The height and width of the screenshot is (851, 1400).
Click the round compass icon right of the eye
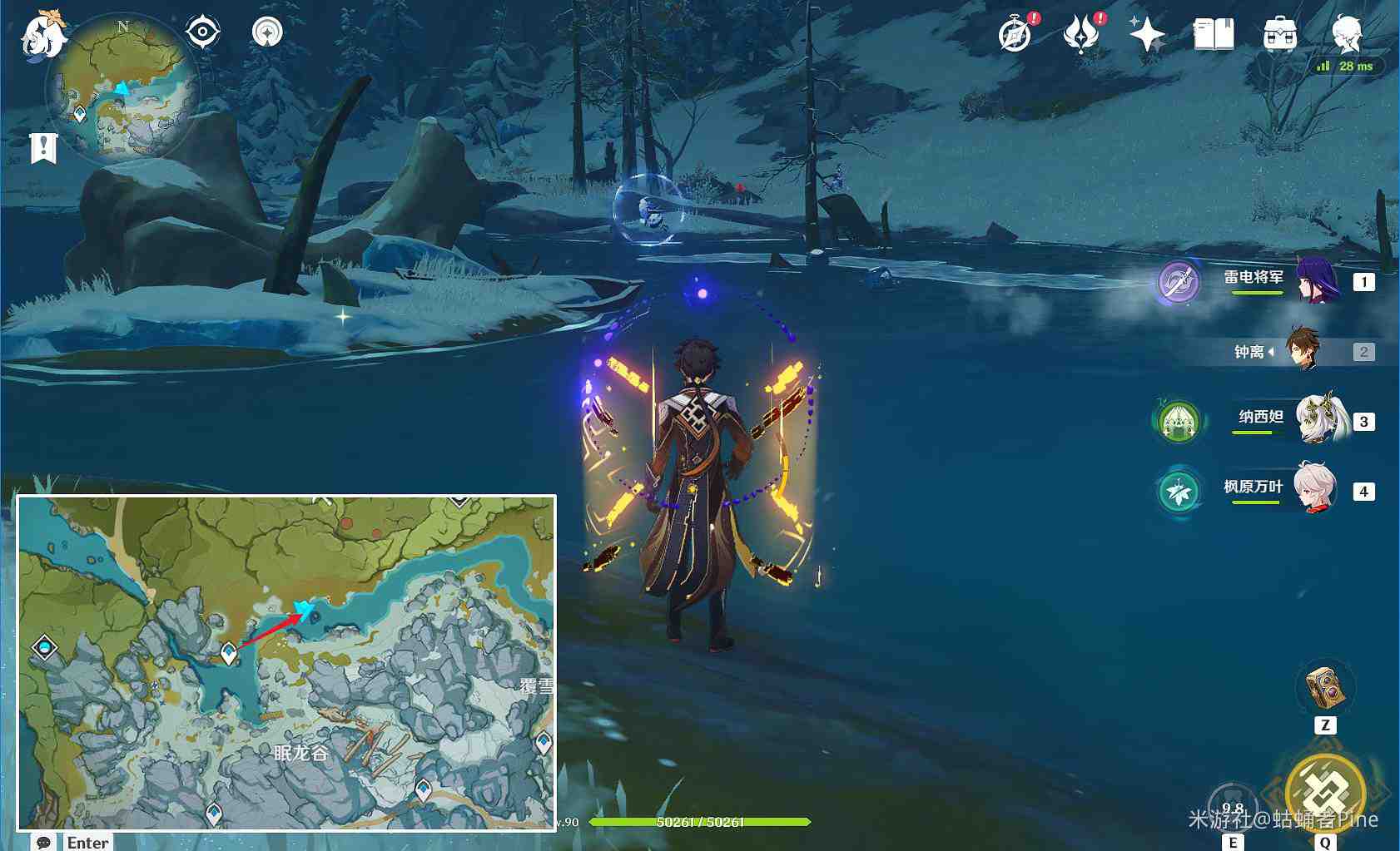pyautogui.click(x=267, y=32)
